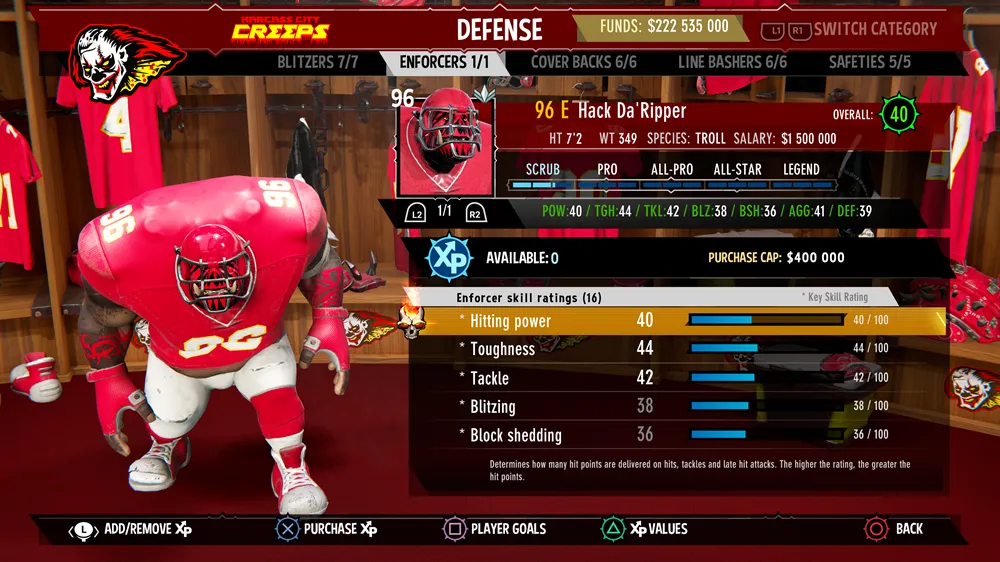Select the Hitting power skill row
Screen dimensions: 1000x562
[680, 321]
